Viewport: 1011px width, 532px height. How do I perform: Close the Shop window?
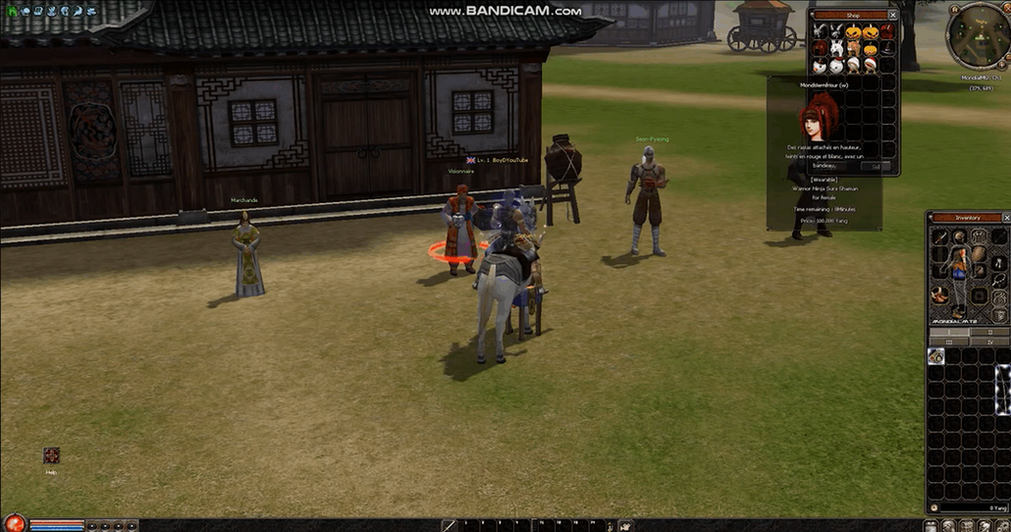coord(893,15)
